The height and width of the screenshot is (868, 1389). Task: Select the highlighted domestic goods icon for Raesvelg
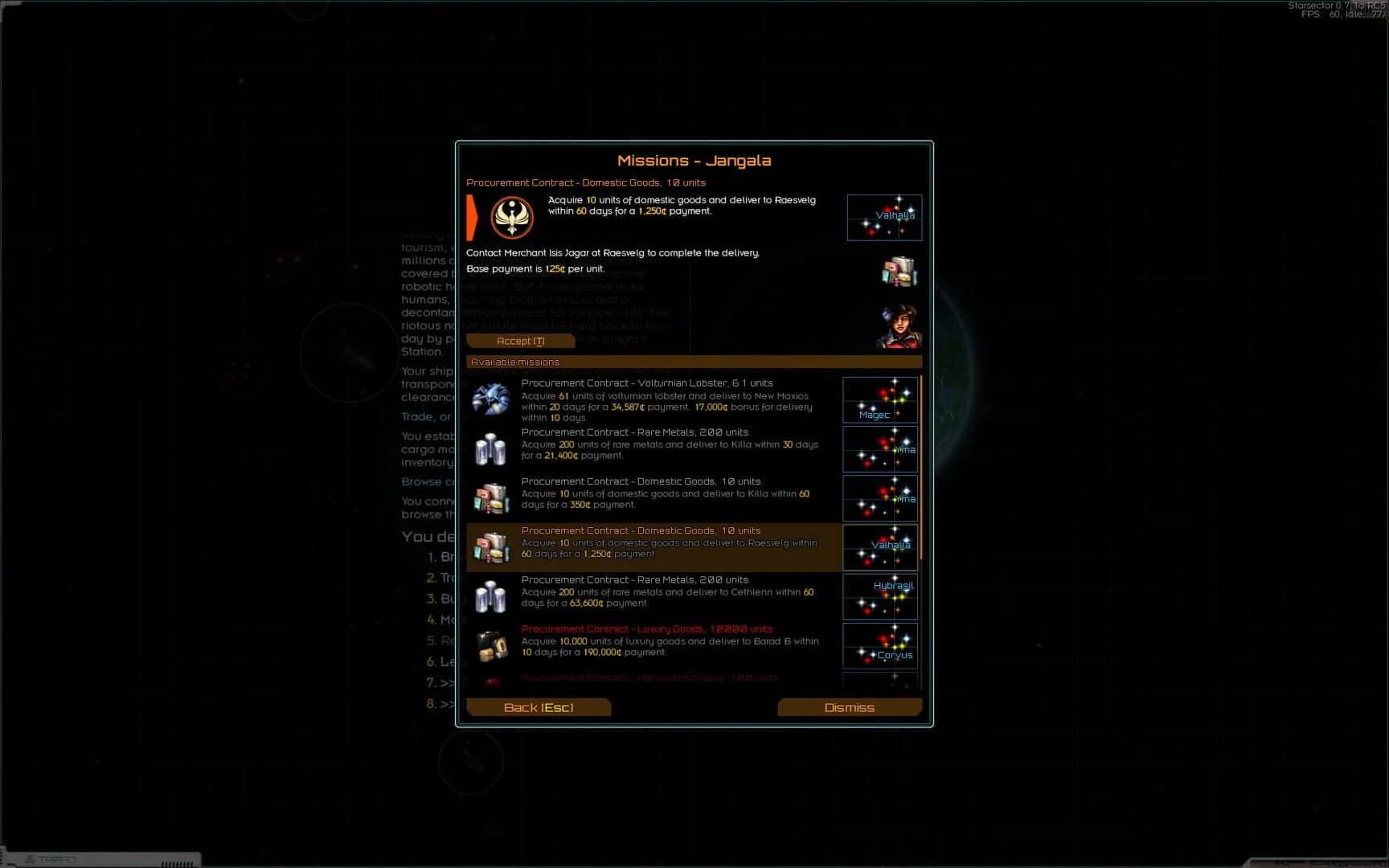492,547
